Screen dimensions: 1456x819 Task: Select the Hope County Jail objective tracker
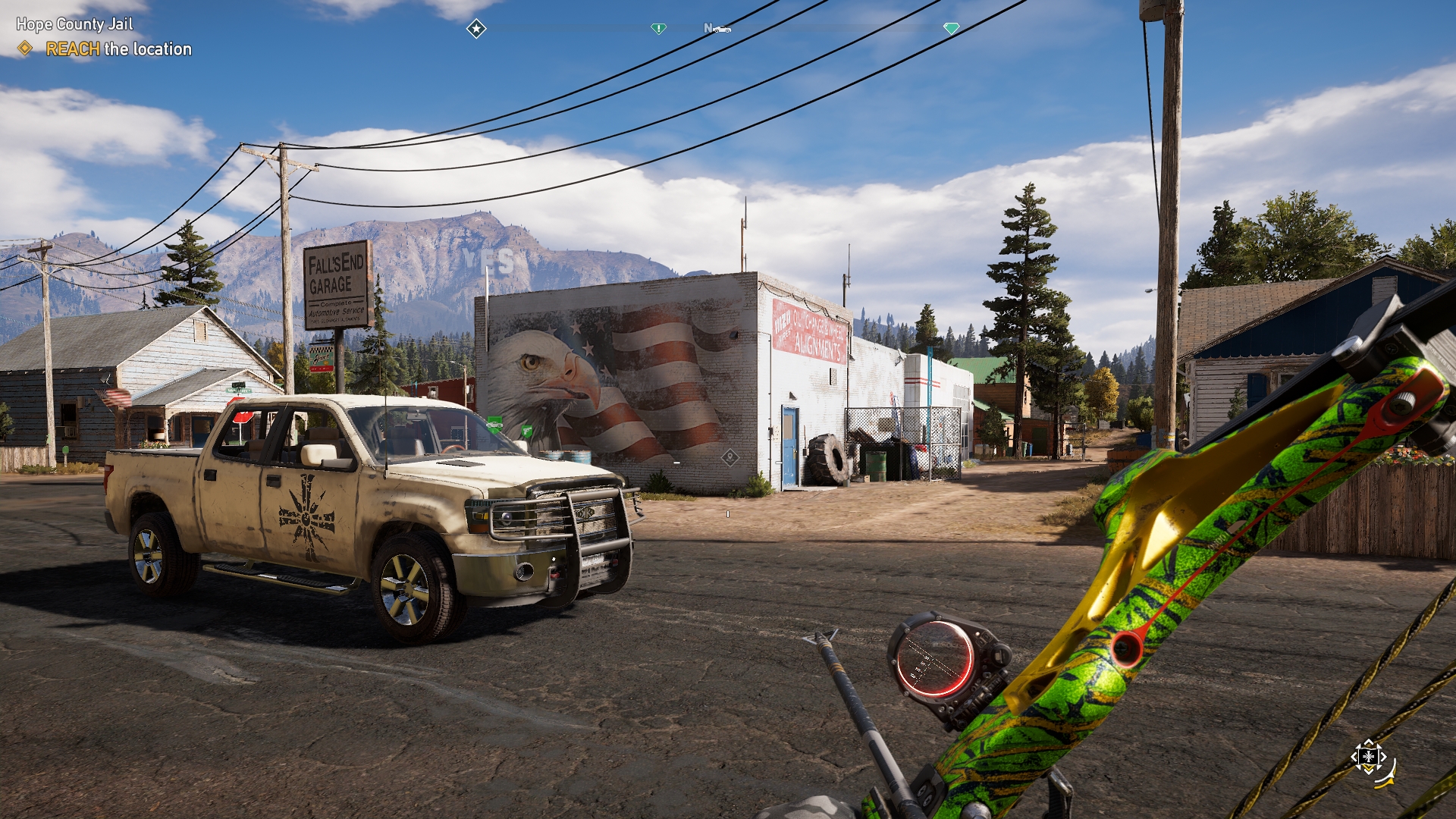[74, 24]
